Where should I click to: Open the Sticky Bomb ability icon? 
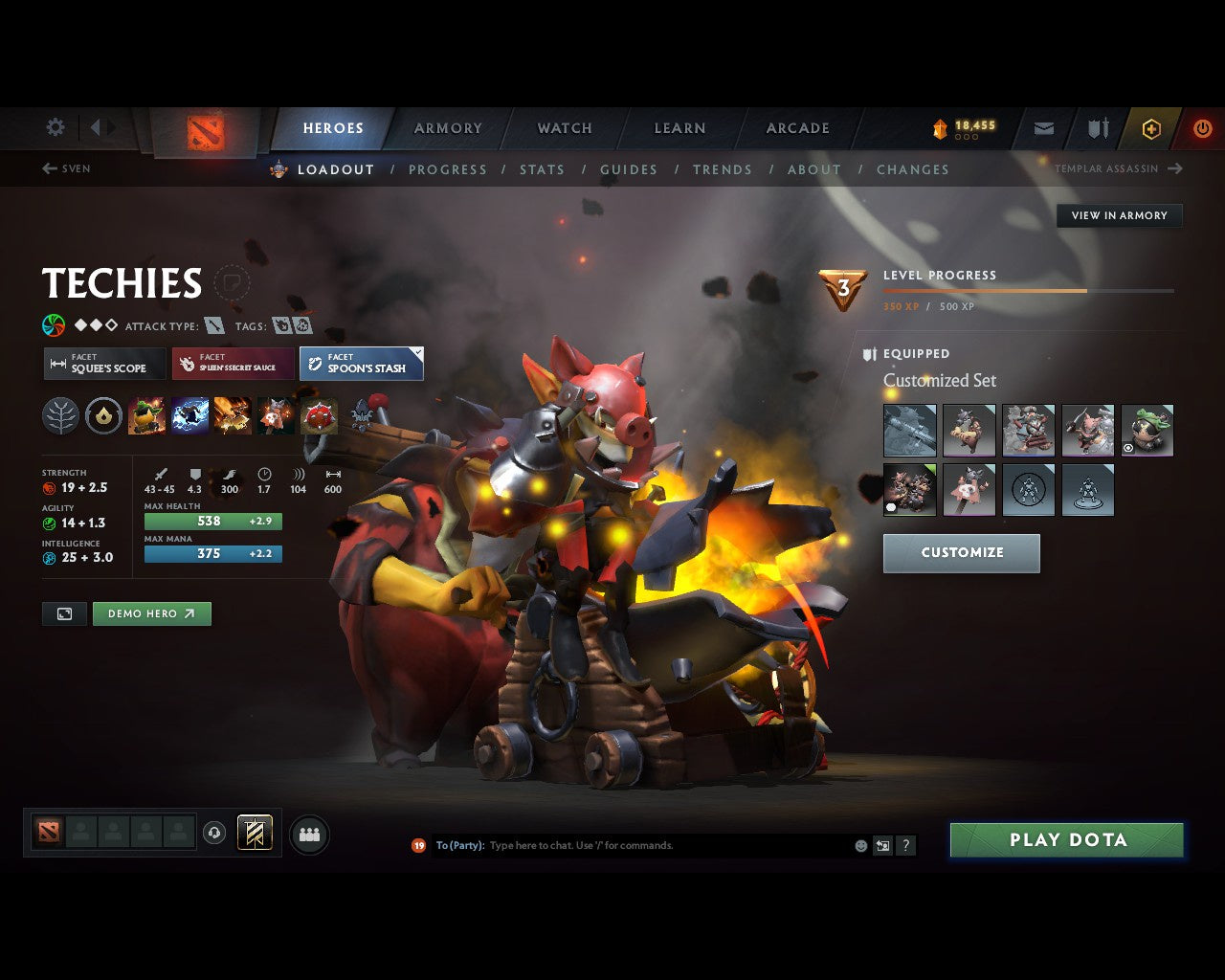tap(147, 416)
